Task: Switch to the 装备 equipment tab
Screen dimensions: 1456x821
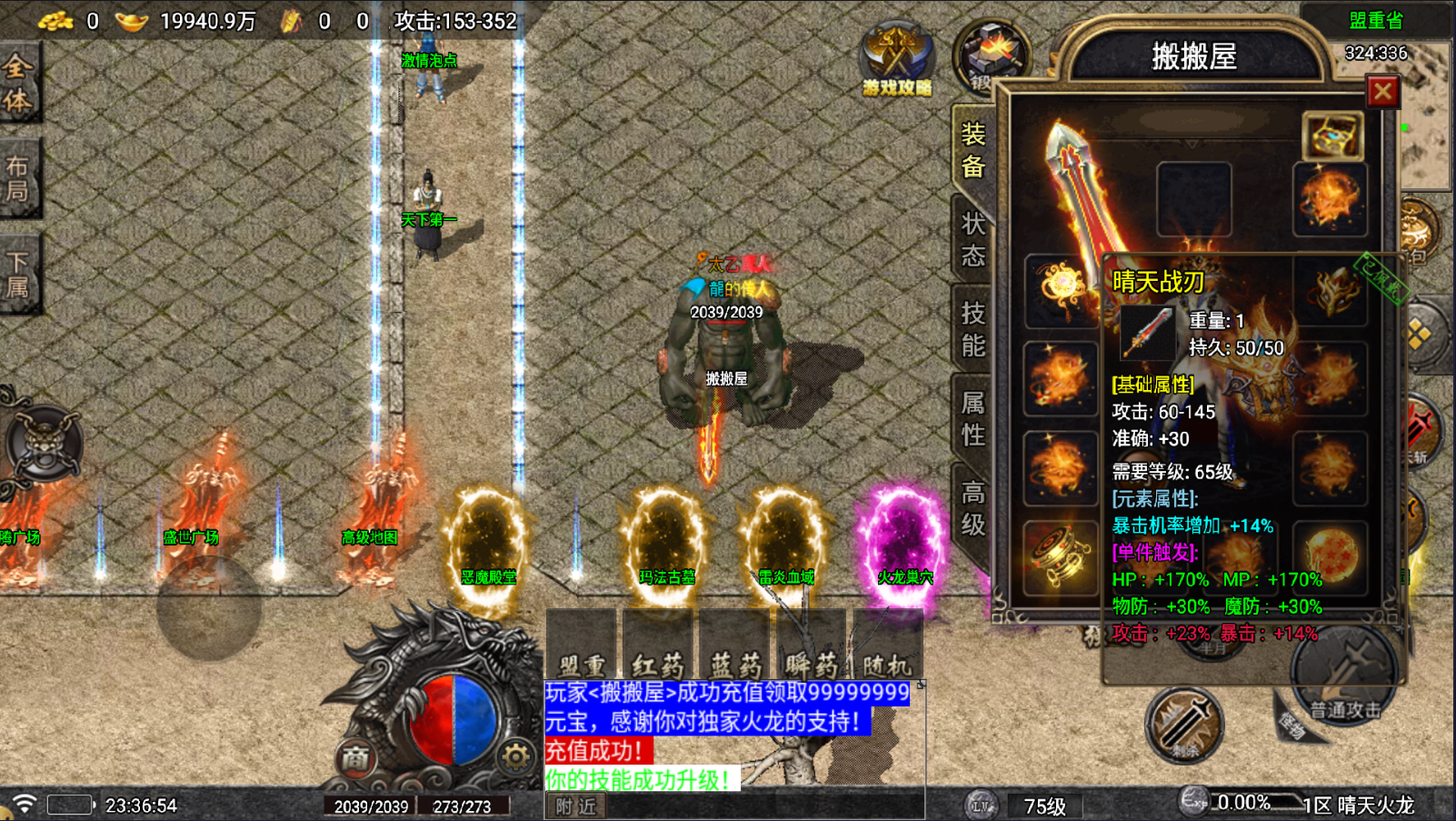Action: click(972, 150)
